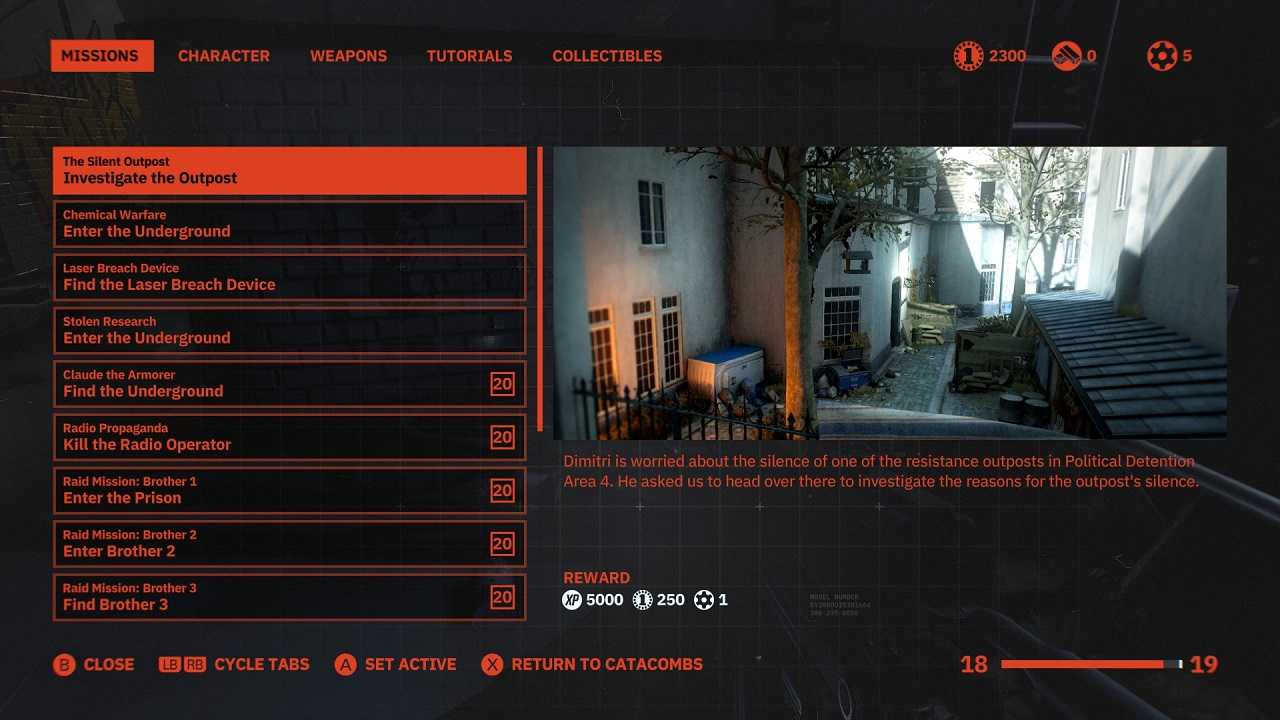1280x720 pixels.
Task: Select Raid Mission: Brother 3
Action: pyautogui.click(x=289, y=597)
